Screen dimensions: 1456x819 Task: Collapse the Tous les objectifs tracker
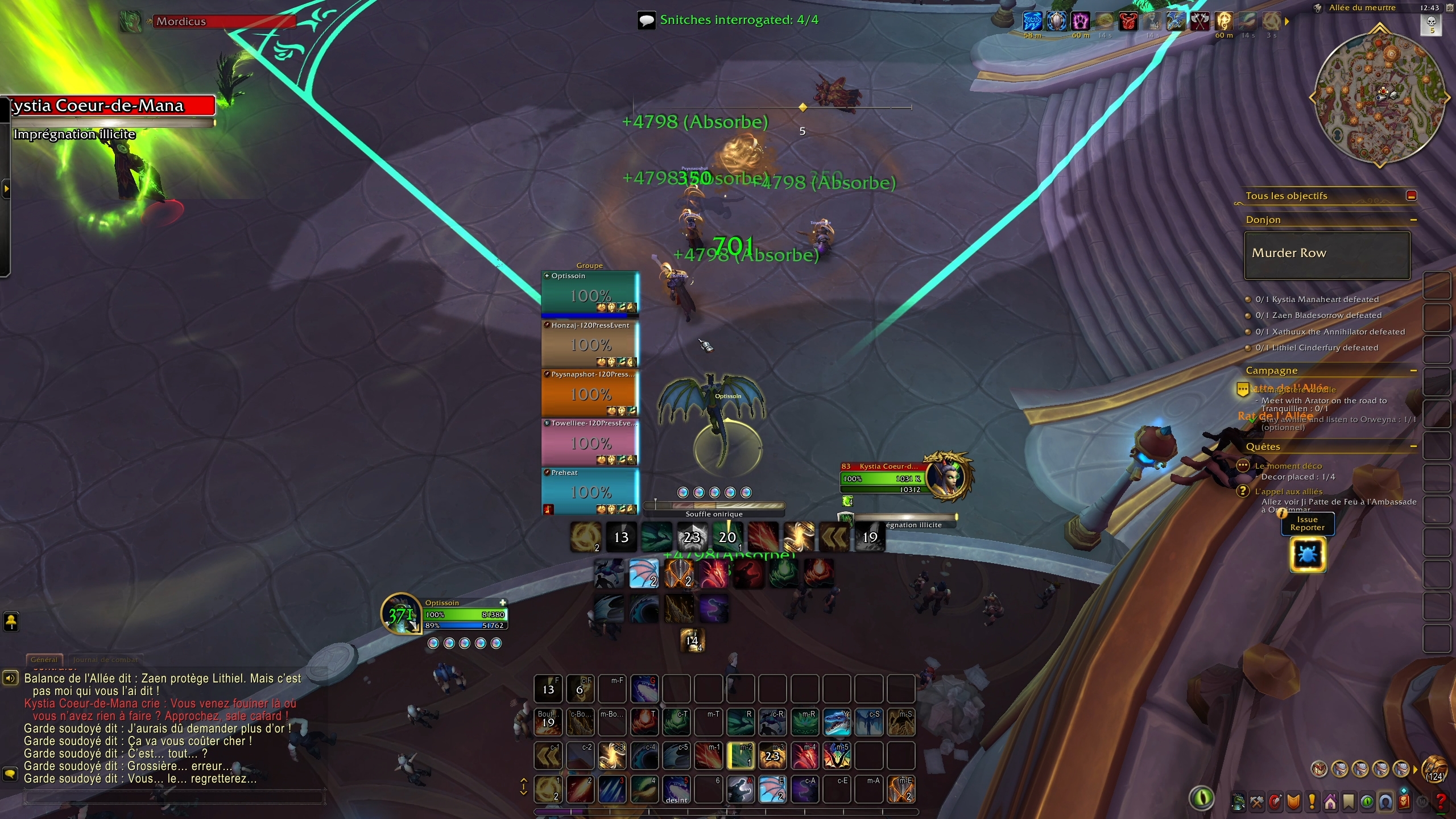[x=1412, y=196]
